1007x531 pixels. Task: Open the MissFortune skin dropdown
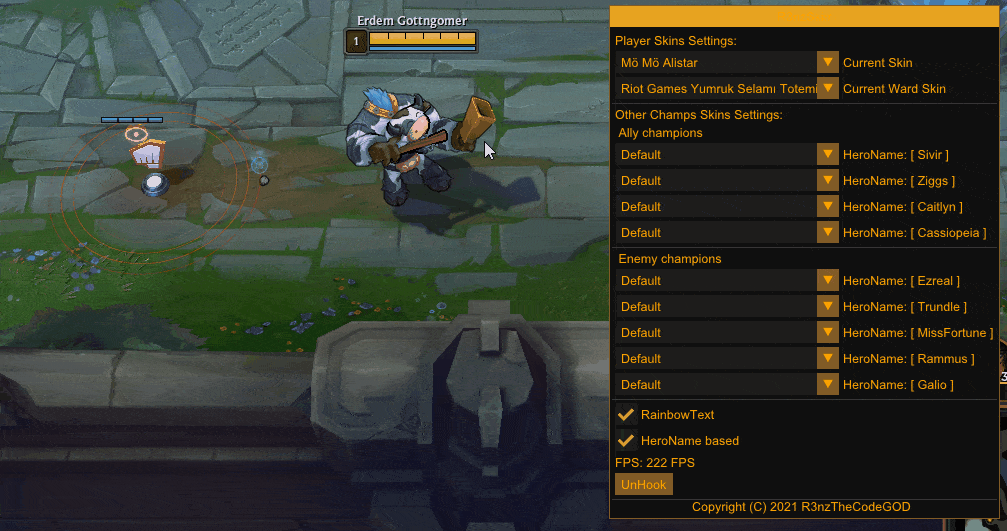point(827,333)
